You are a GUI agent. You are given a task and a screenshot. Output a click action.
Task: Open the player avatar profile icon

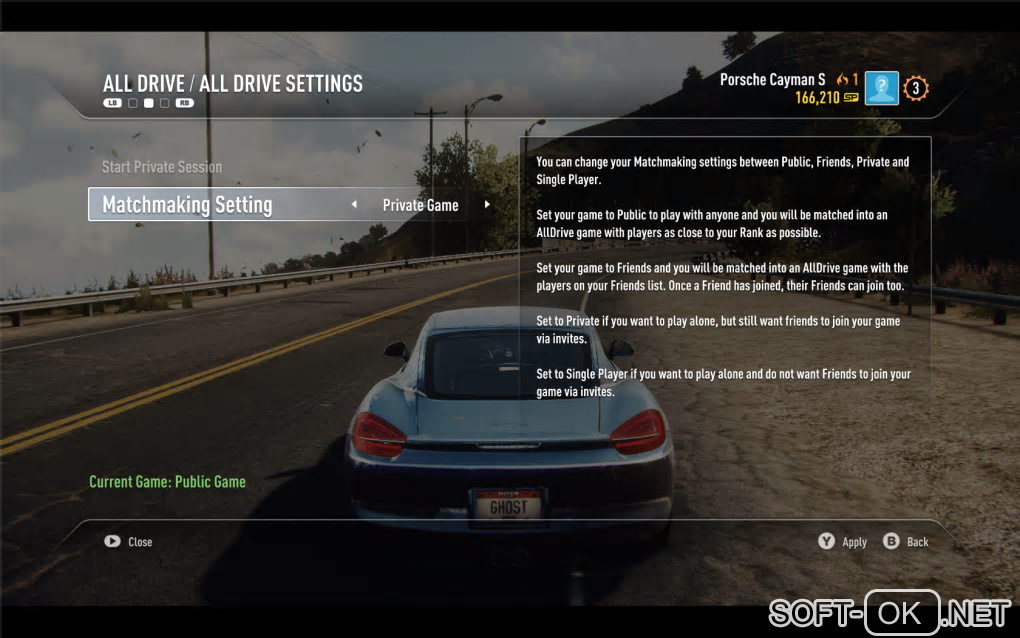[x=881, y=89]
